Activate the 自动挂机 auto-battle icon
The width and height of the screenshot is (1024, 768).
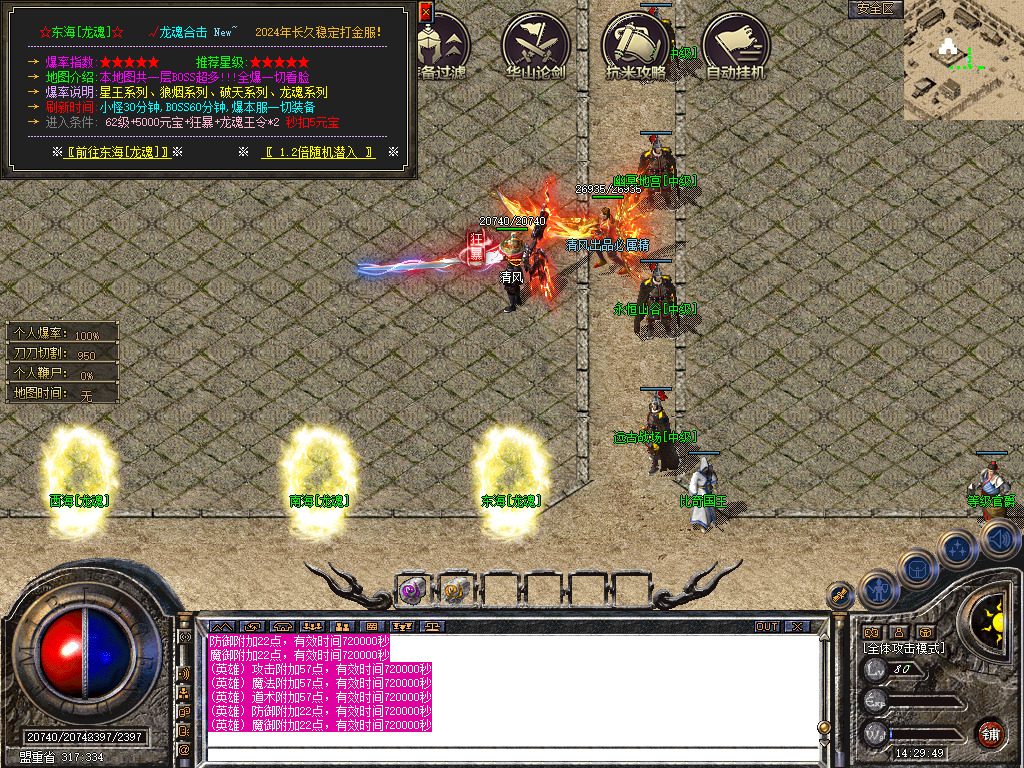(735, 45)
